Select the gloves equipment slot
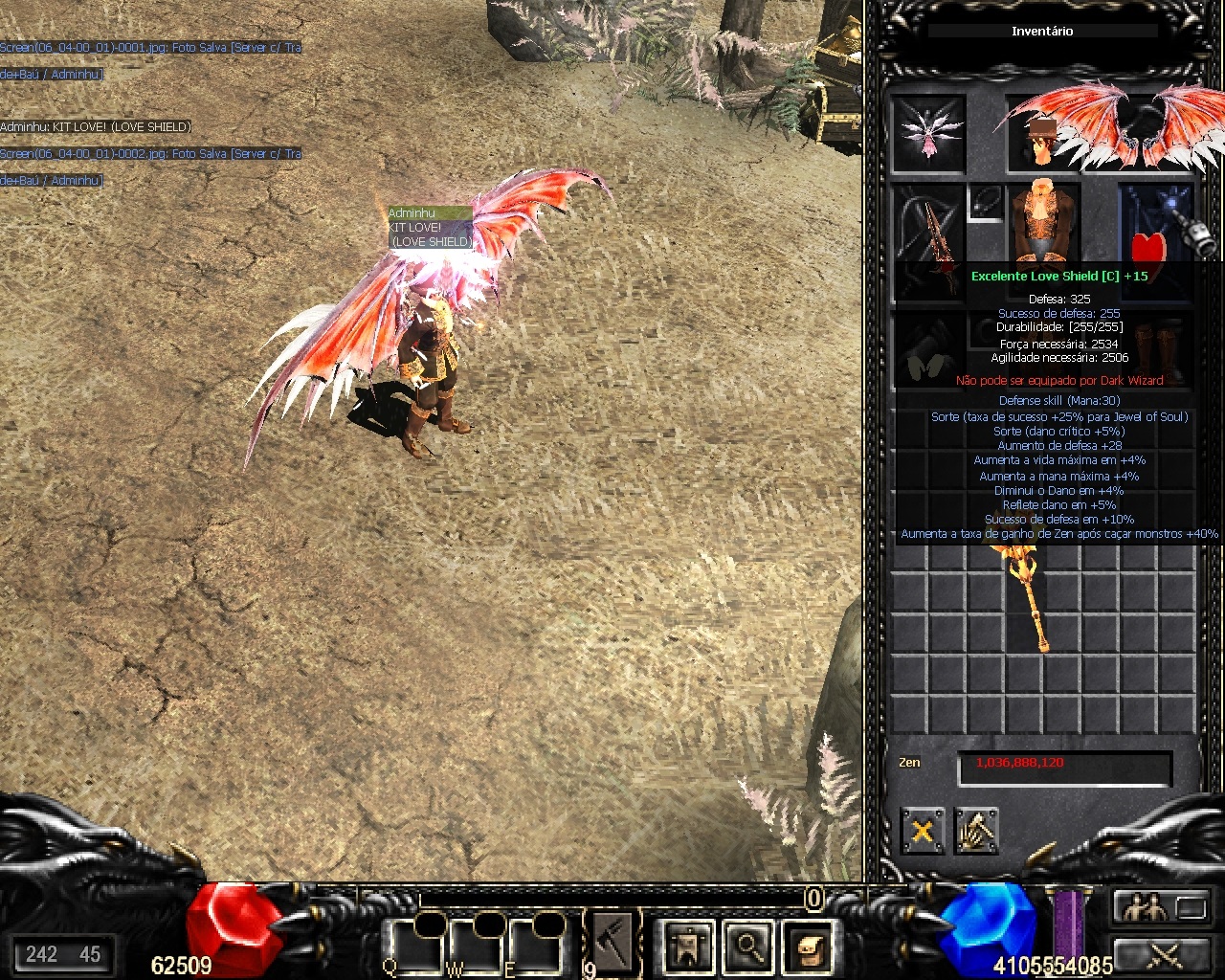Image resolution: width=1225 pixels, height=980 pixels. click(x=928, y=352)
